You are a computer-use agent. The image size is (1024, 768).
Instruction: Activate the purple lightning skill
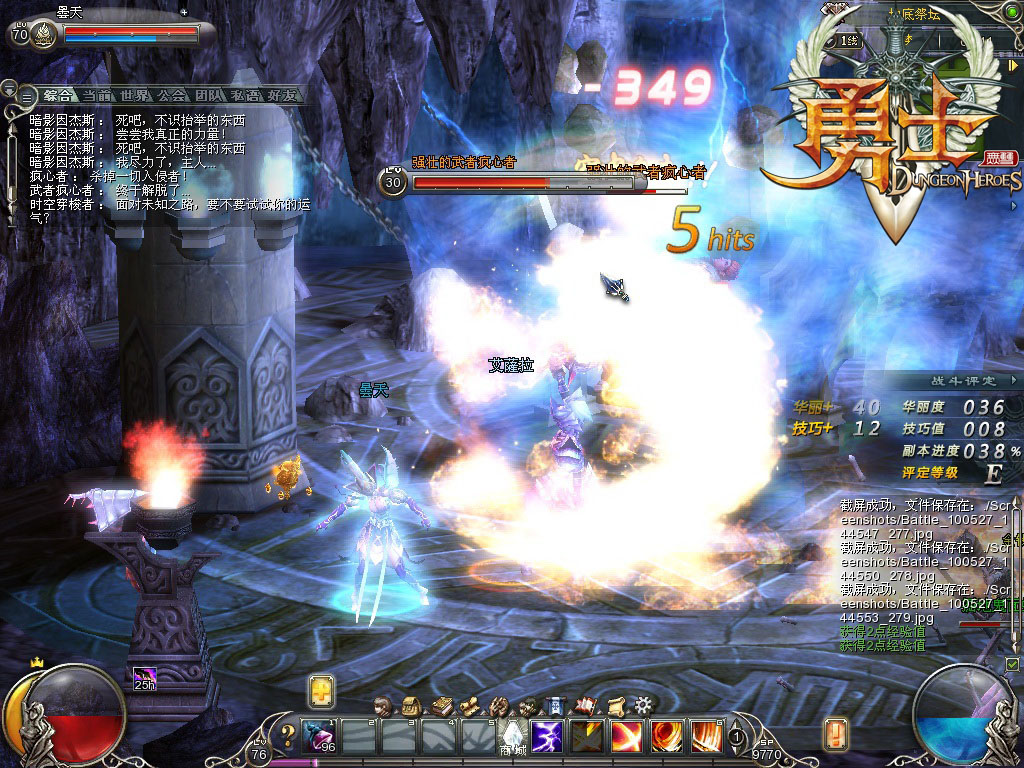point(546,736)
